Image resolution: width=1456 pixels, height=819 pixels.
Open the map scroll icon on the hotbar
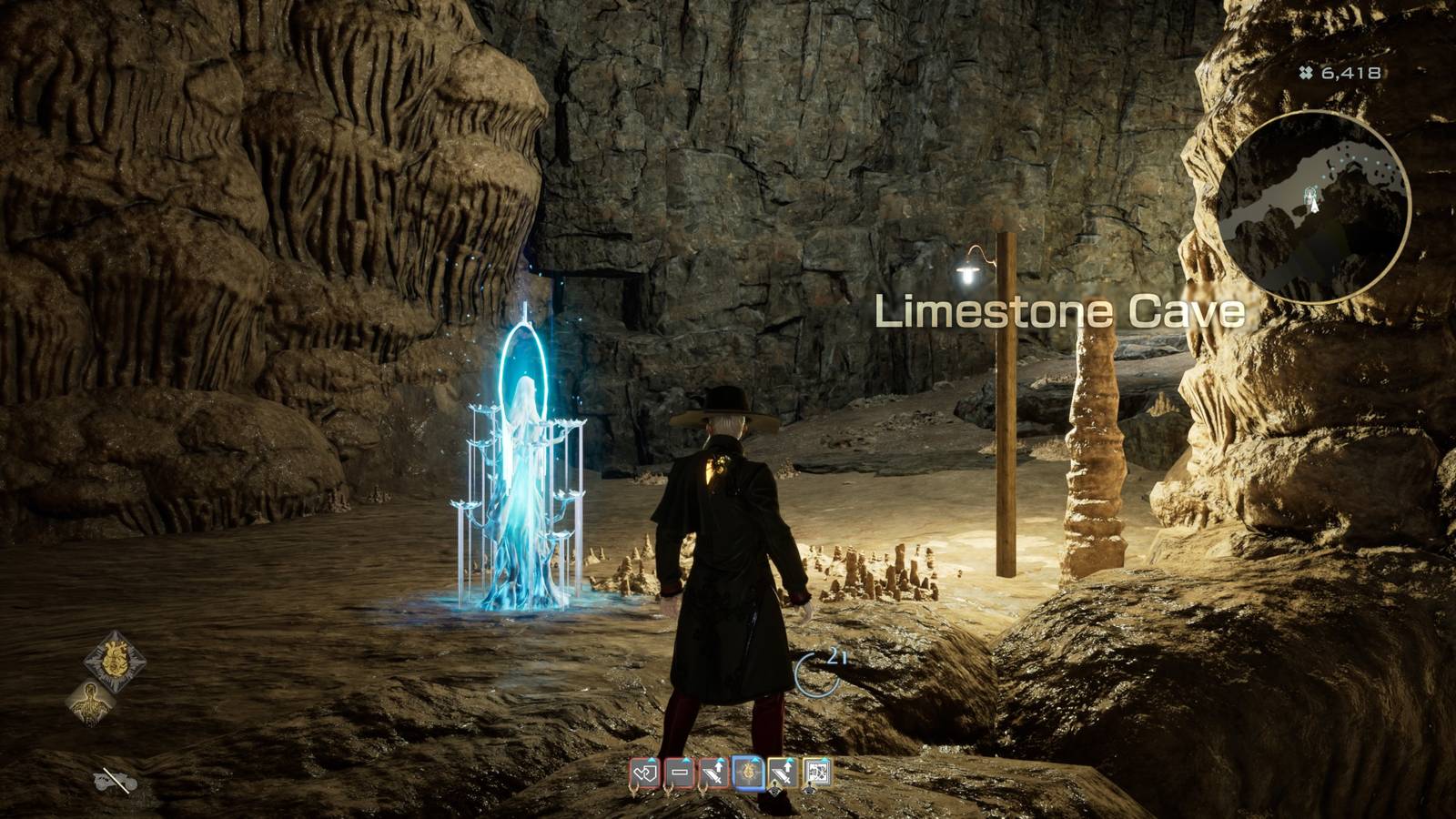(818, 772)
